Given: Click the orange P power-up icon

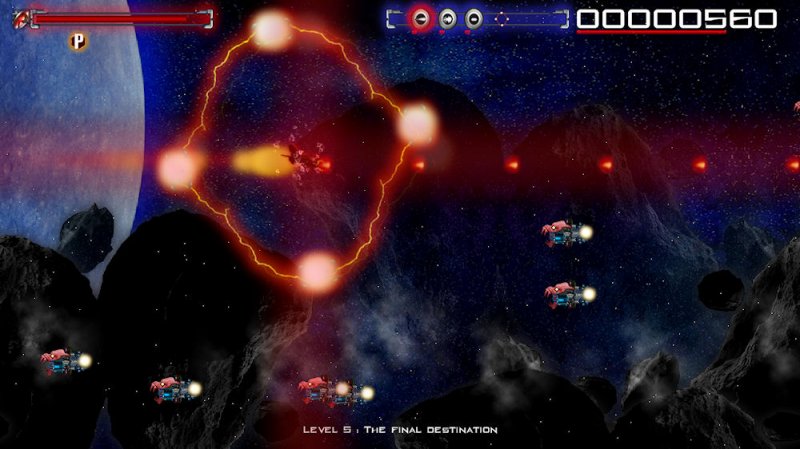Looking at the screenshot, I should click(77, 41).
